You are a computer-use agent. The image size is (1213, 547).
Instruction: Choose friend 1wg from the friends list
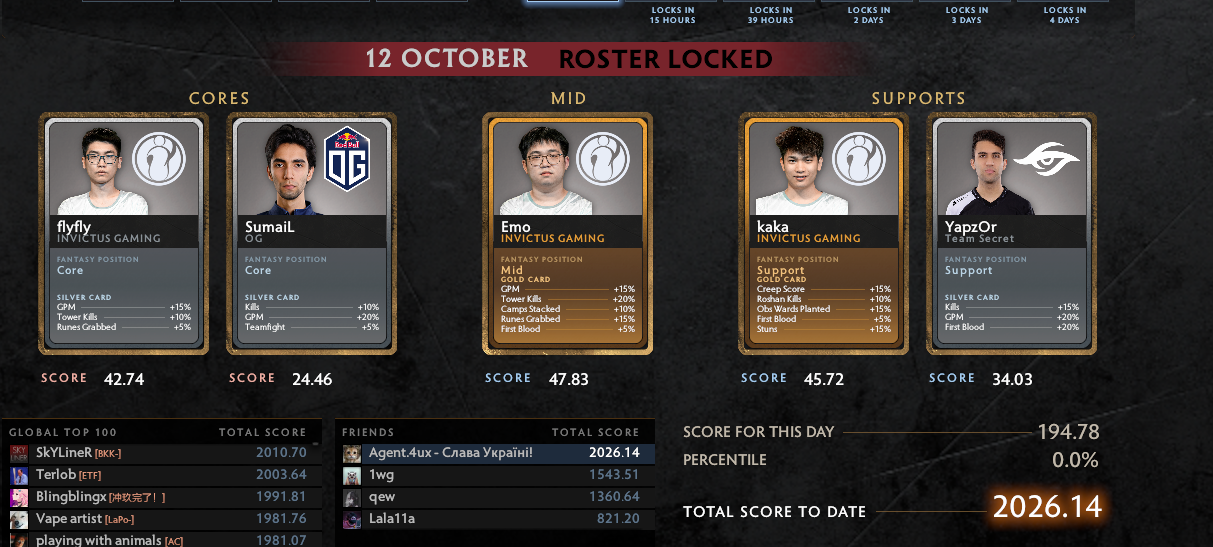(x=495, y=475)
